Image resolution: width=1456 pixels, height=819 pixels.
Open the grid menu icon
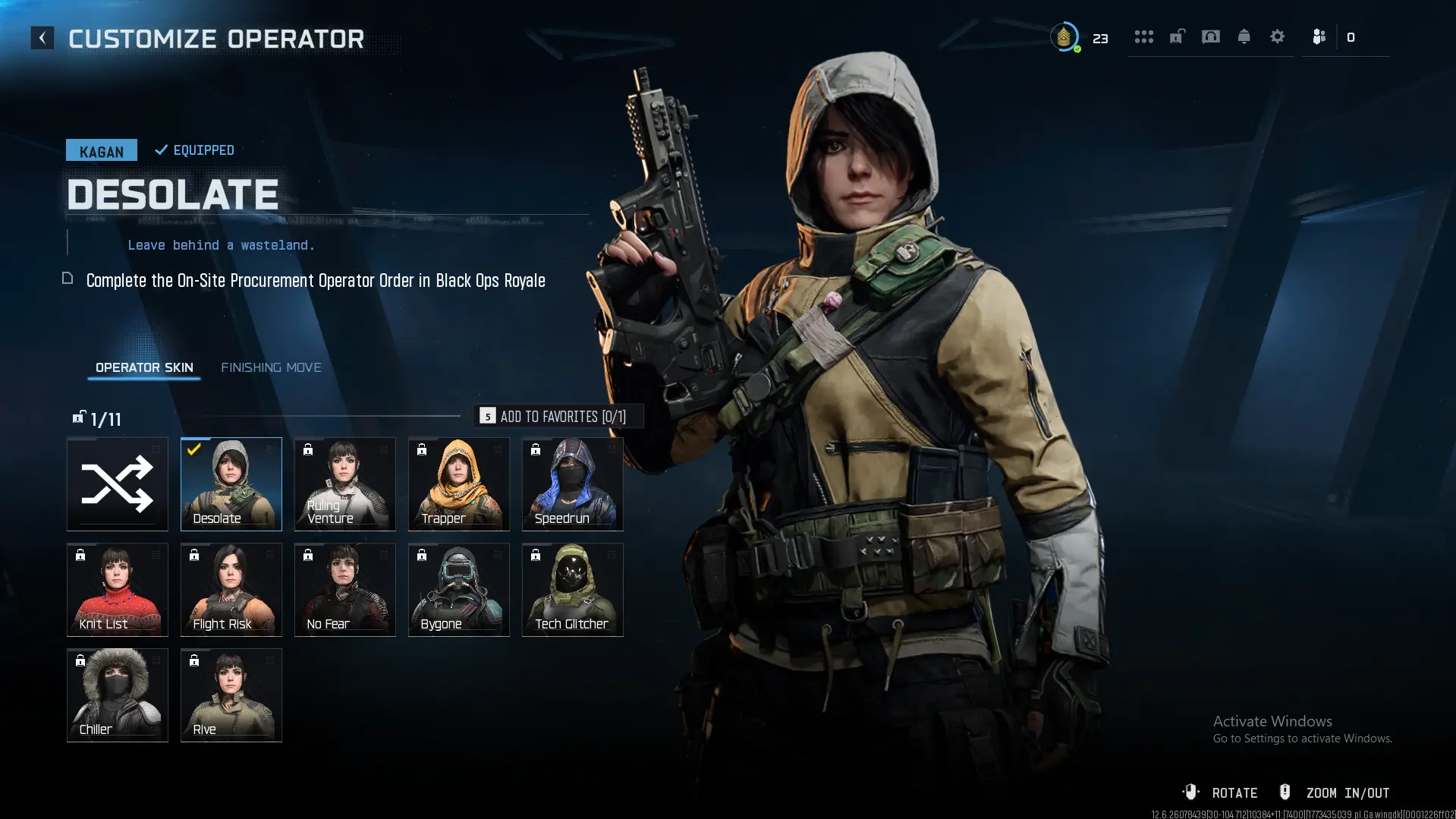[x=1144, y=36]
